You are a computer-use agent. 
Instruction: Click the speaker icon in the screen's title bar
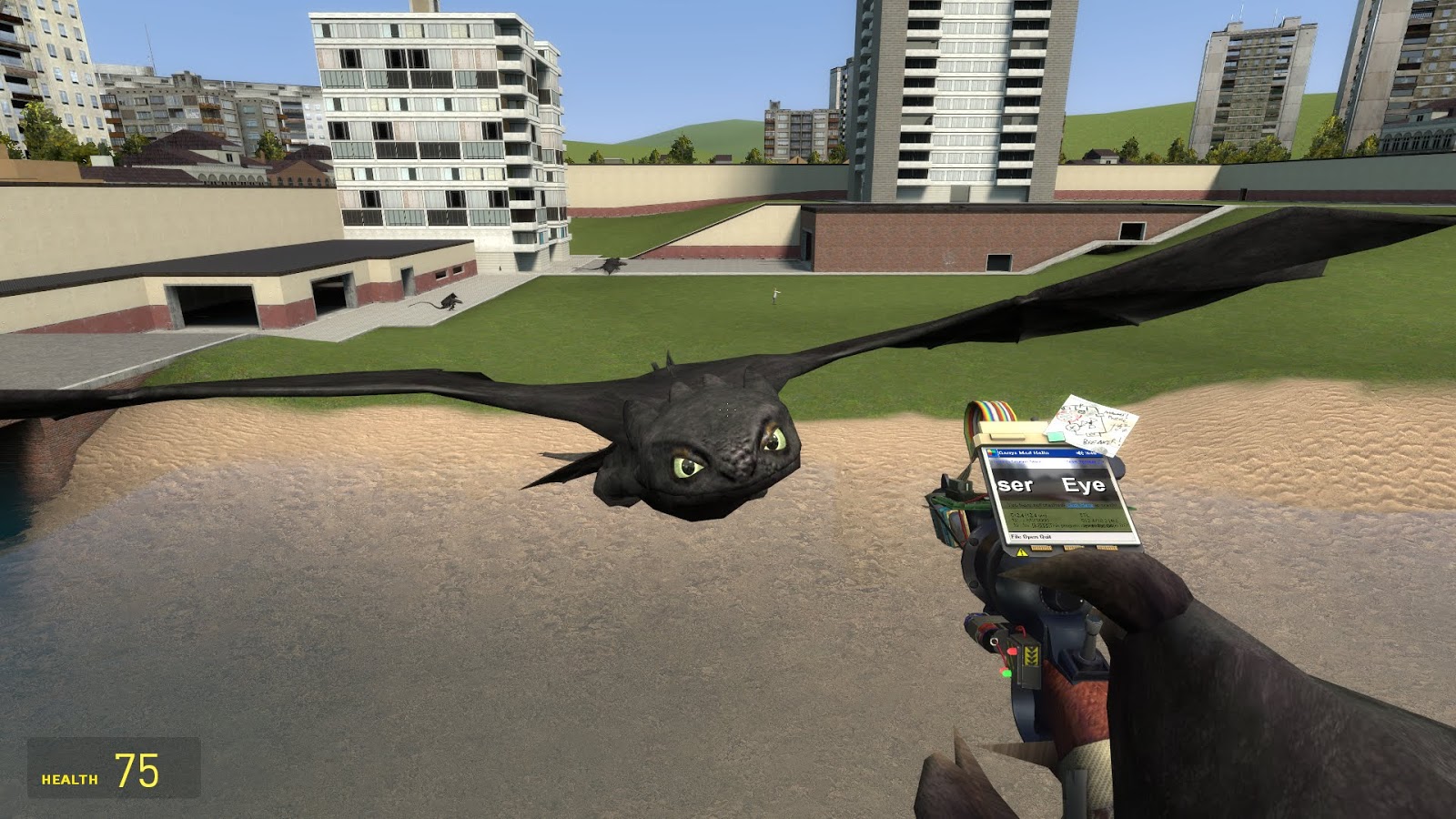tap(1079, 452)
